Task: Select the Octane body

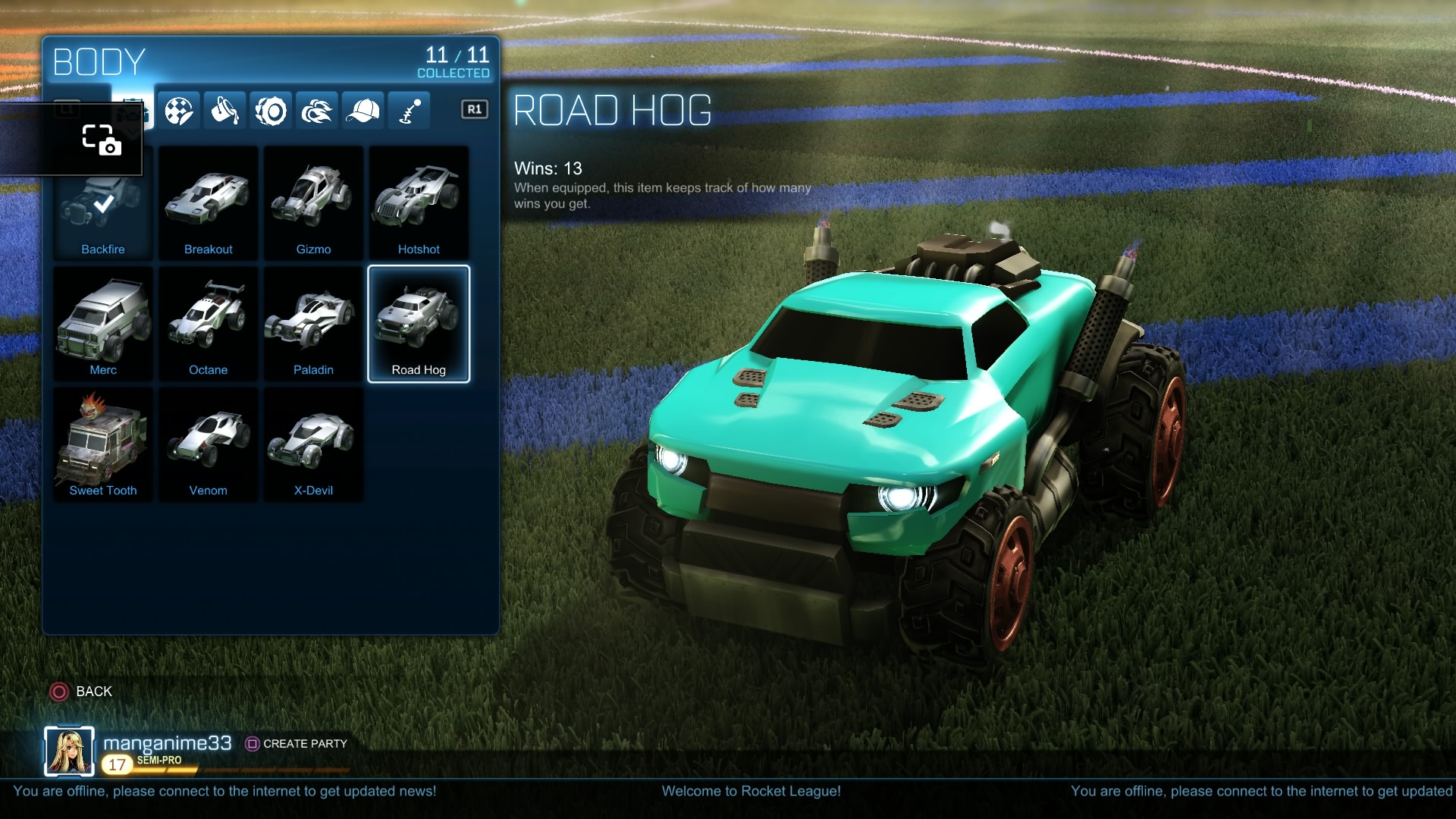Action: 208,324
